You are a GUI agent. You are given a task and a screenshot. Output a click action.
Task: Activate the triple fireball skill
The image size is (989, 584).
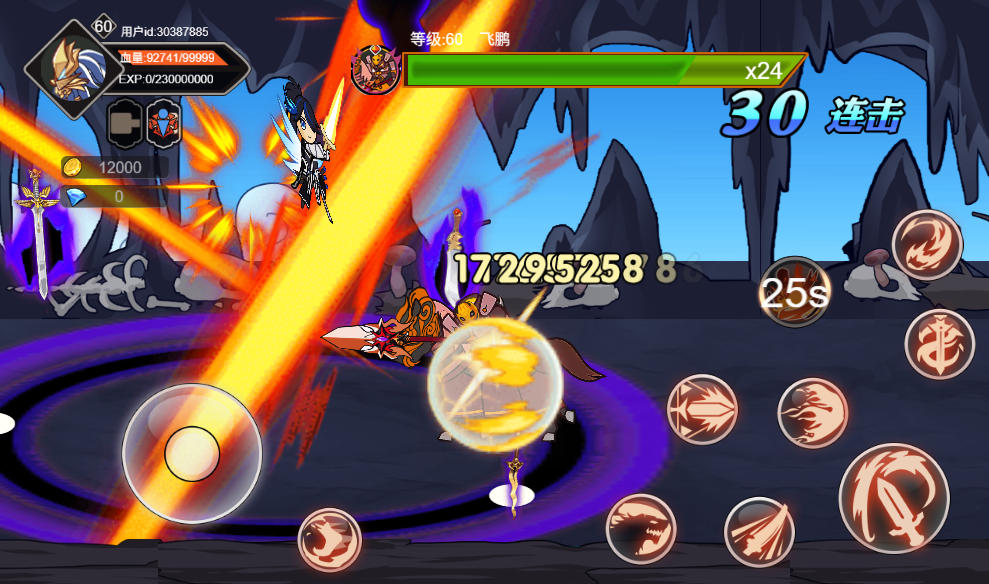812,413
